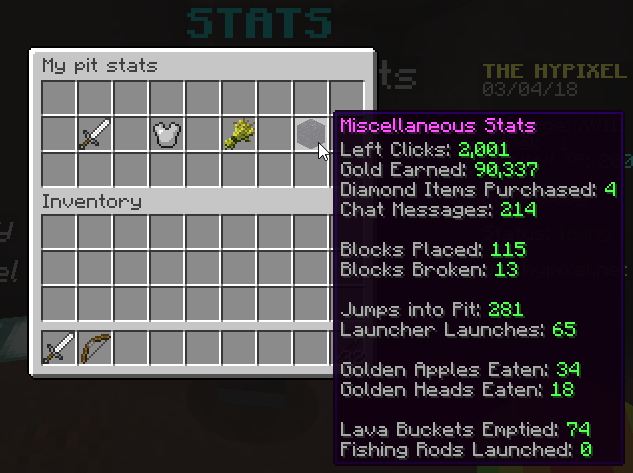Screen dimensions: 633x473
Task: Choose the wheat item in pit stats
Action: click(238, 134)
